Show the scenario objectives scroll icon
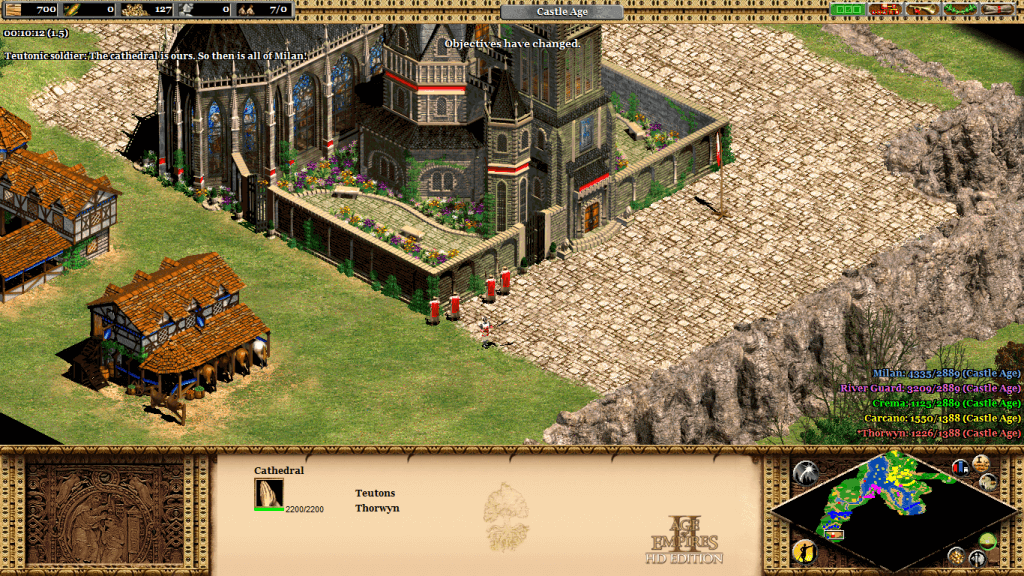 coord(981,462)
